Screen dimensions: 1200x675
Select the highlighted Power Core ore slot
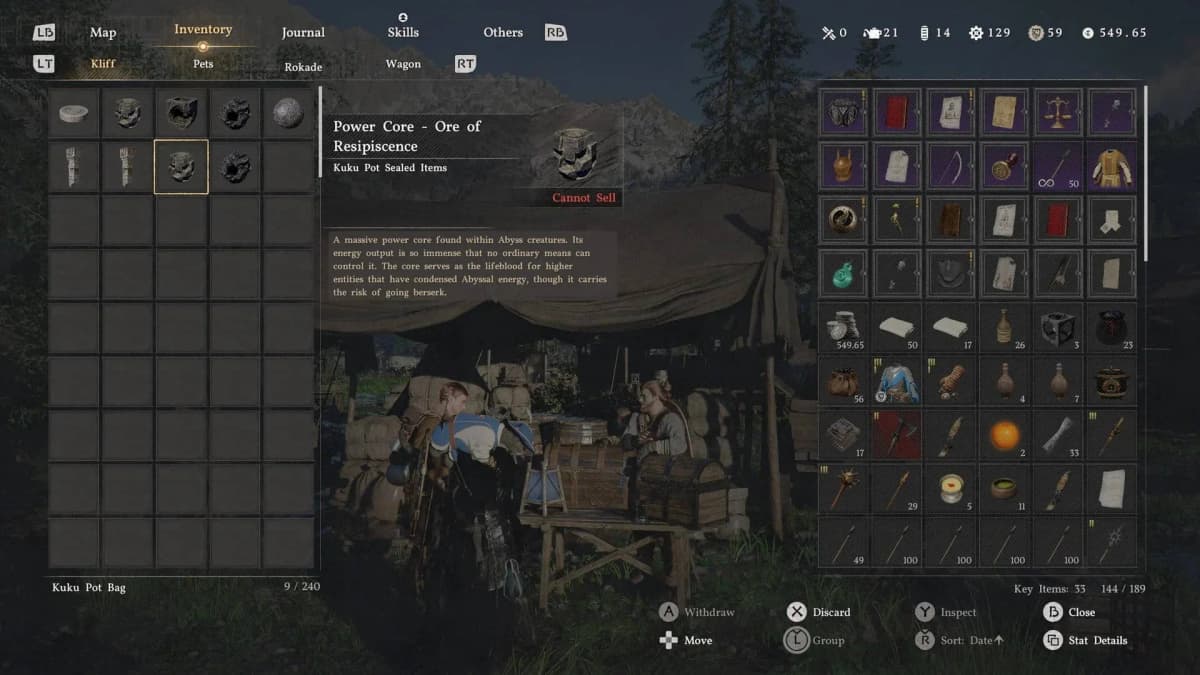pos(181,167)
